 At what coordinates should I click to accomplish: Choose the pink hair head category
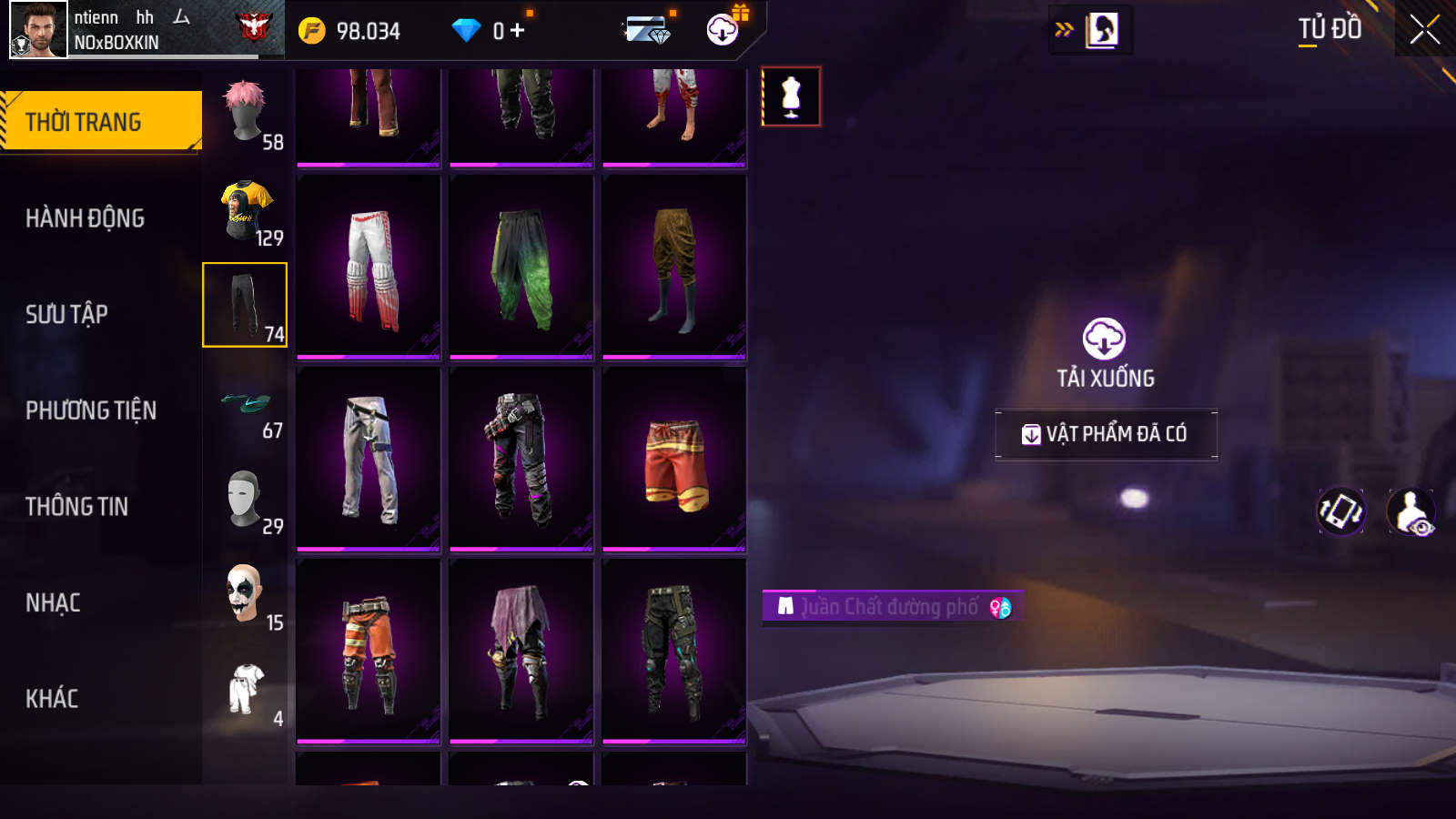[245, 113]
